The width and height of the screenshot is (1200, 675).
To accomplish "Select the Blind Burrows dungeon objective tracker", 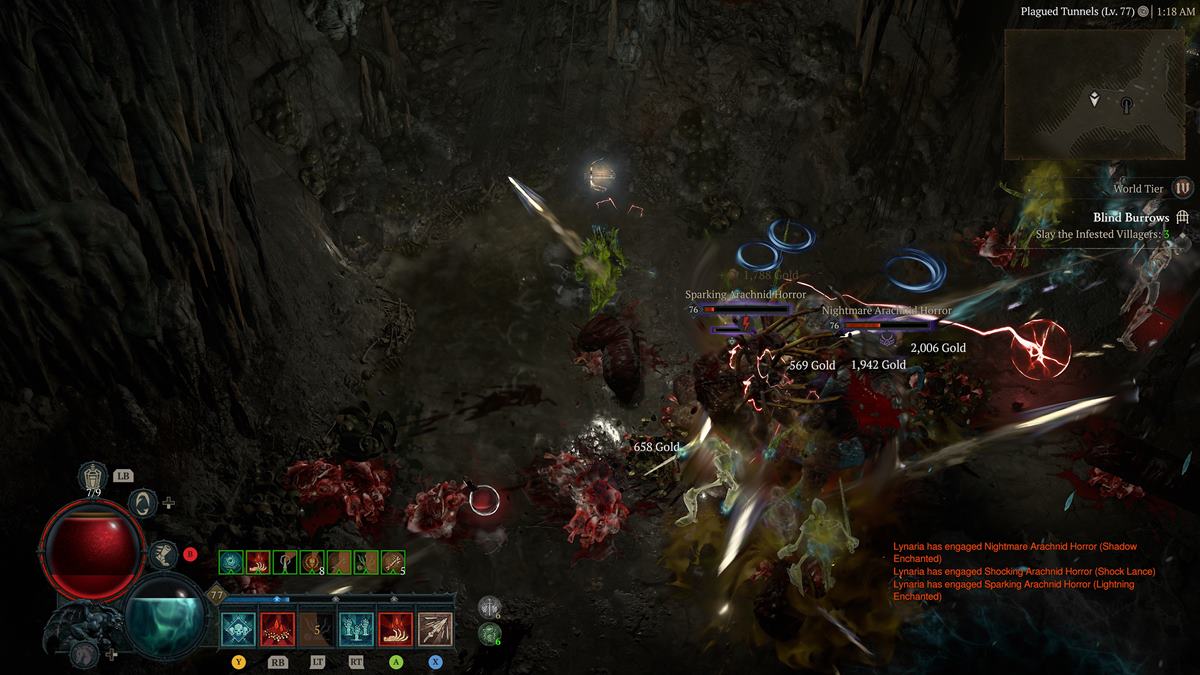I will [1132, 218].
